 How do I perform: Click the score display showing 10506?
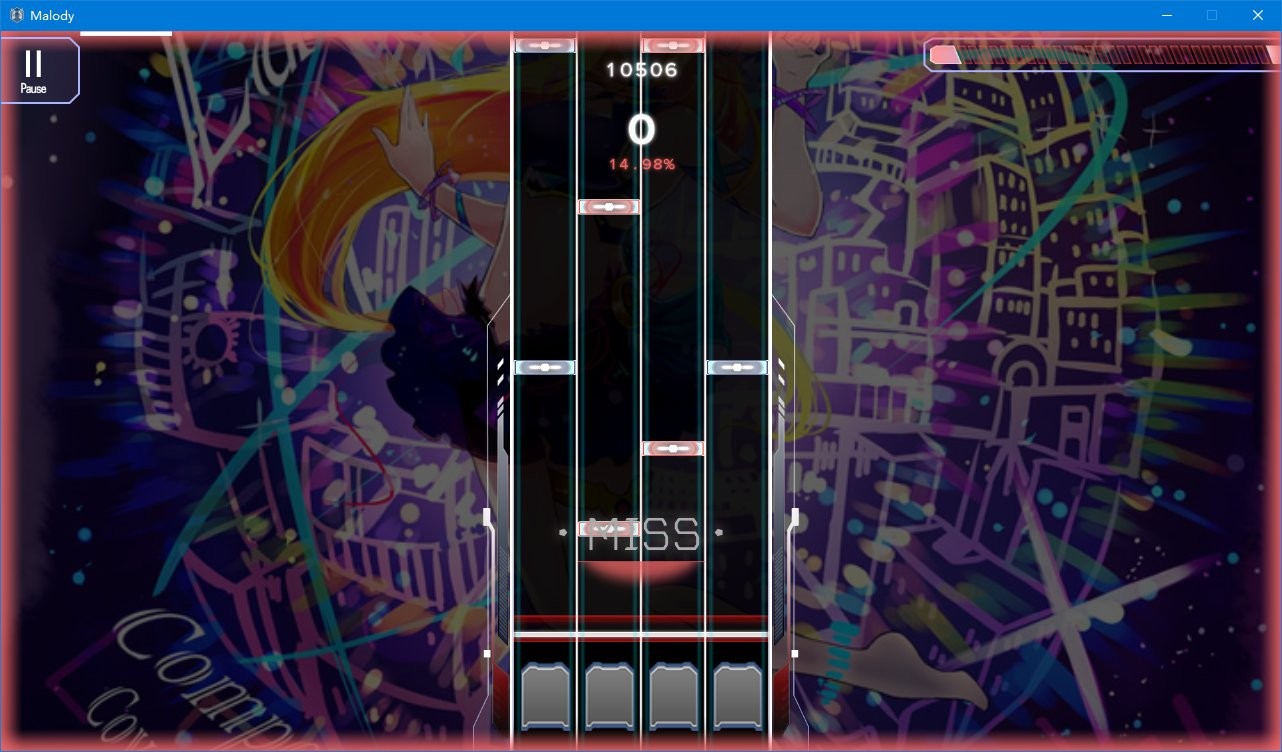click(641, 69)
